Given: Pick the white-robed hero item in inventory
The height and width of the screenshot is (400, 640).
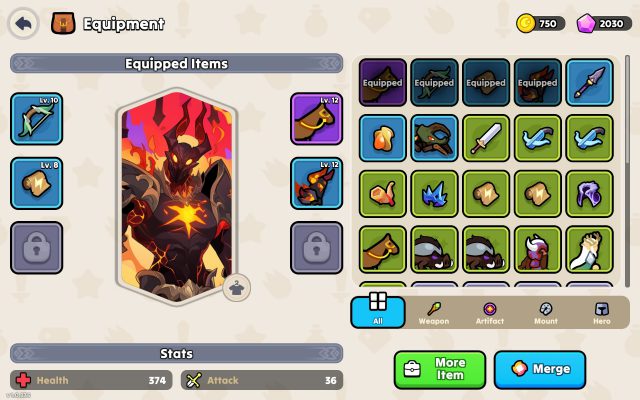Looking at the screenshot, I should tap(590, 250).
